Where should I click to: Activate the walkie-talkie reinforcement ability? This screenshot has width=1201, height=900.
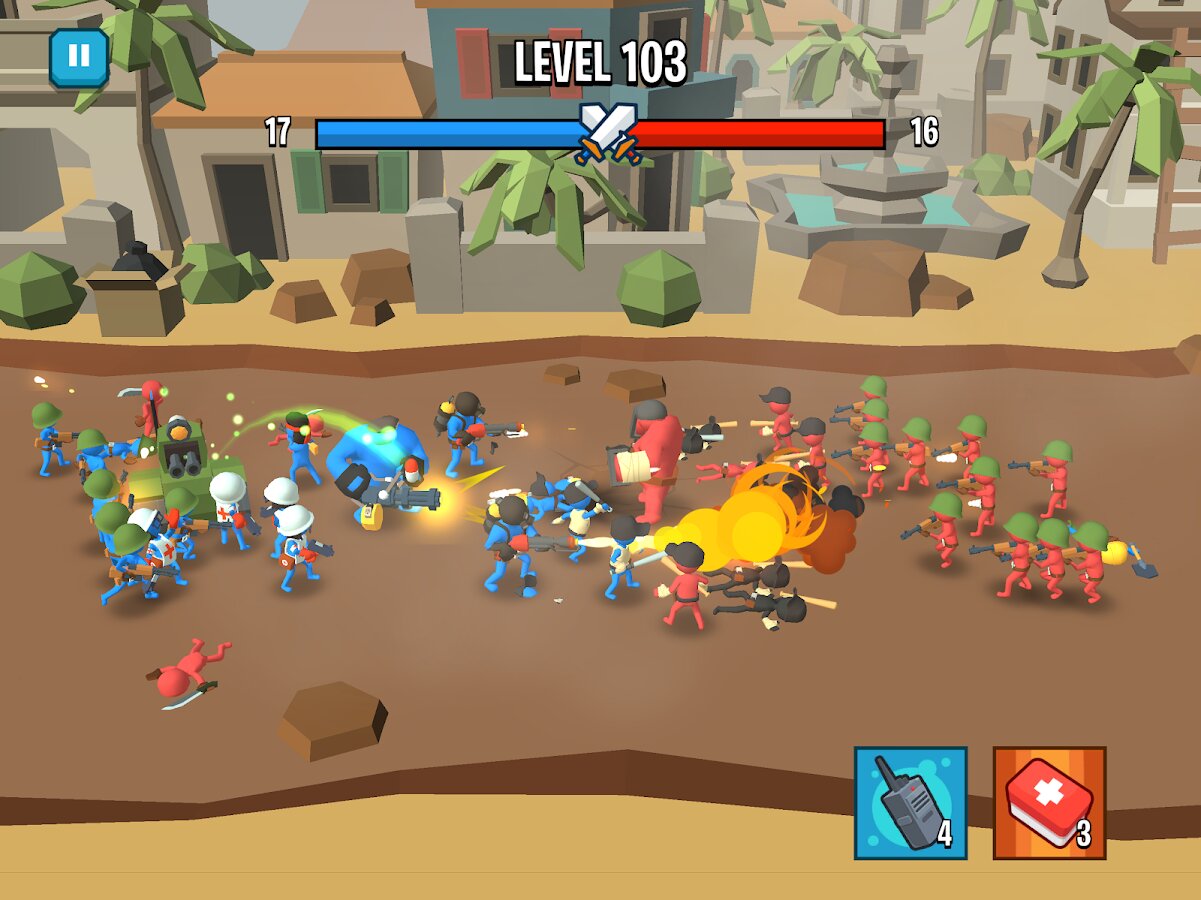tap(910, 802)
